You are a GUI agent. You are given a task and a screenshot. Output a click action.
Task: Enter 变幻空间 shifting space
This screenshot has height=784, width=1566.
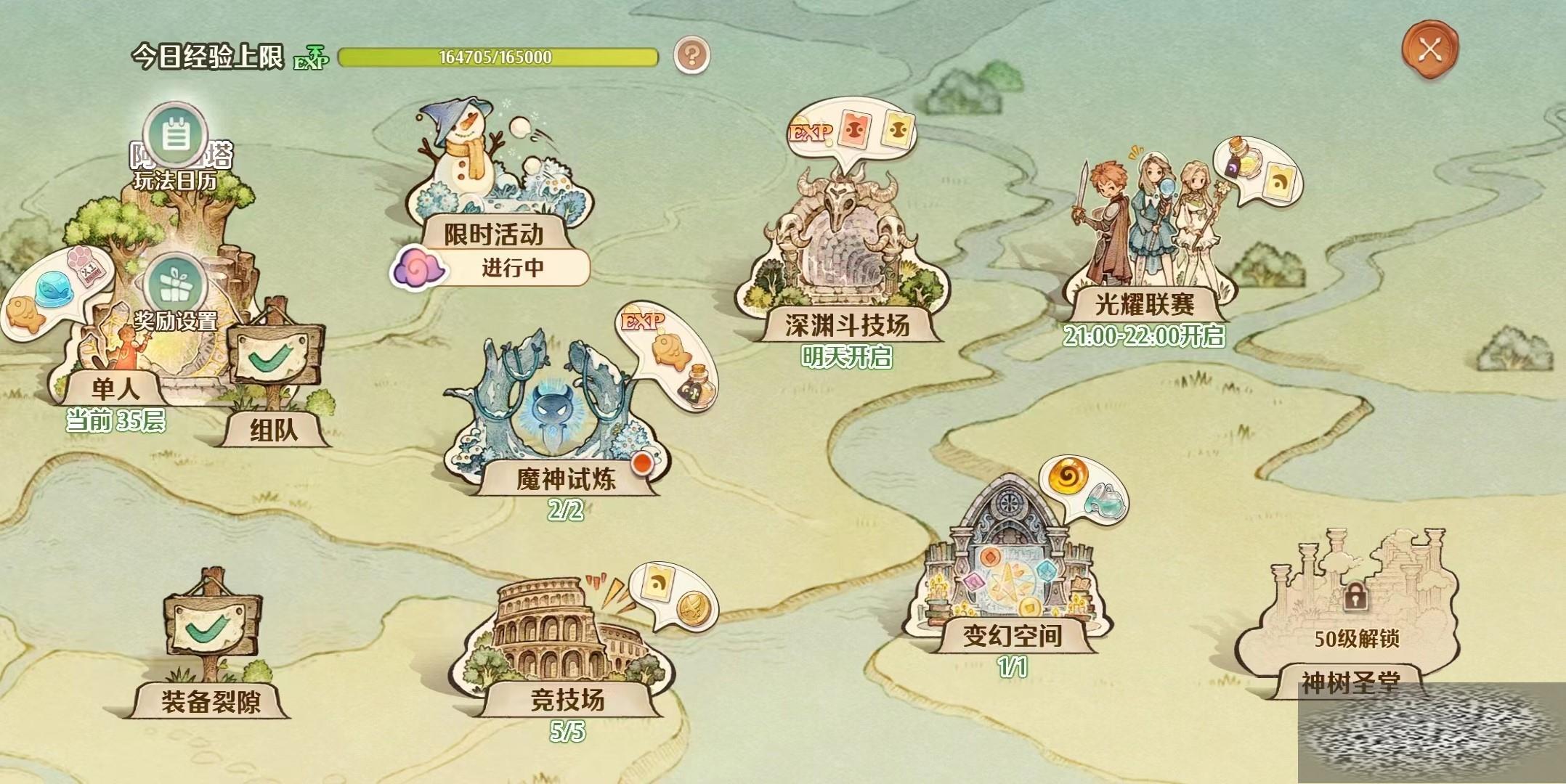(x=1013, y=634)
